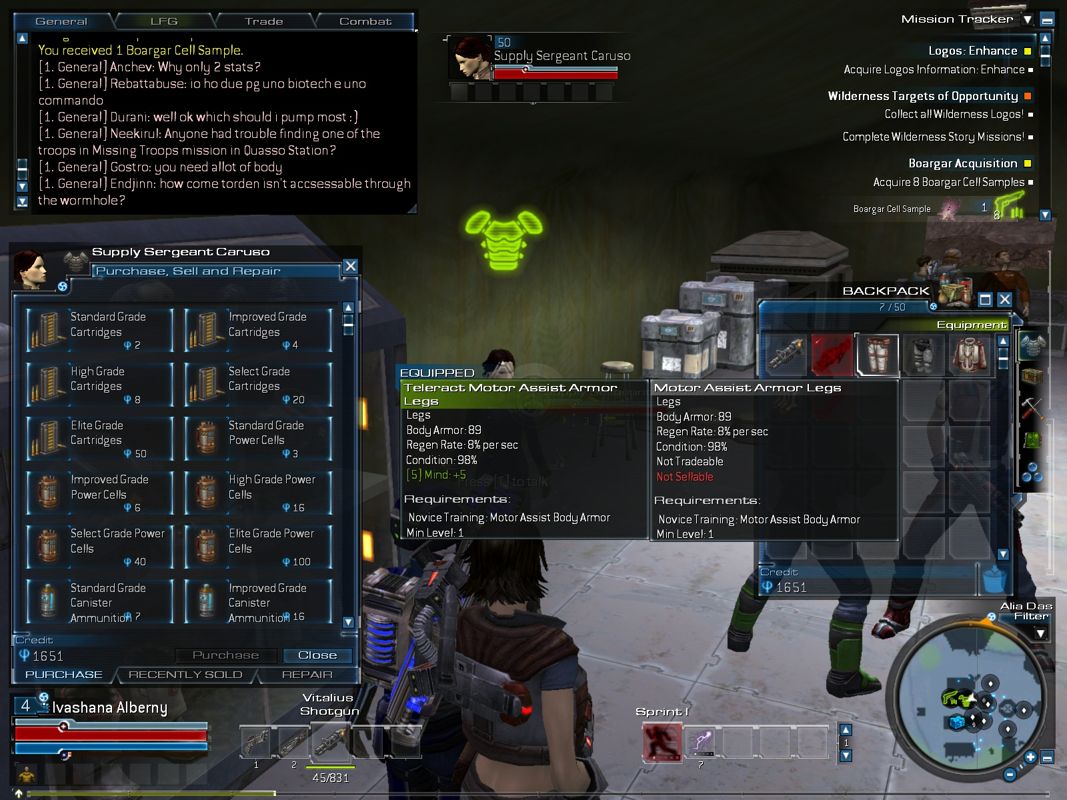Click the vendor's Close button
The height and width of the screenshot is (800, 1067).
[317, 655]
